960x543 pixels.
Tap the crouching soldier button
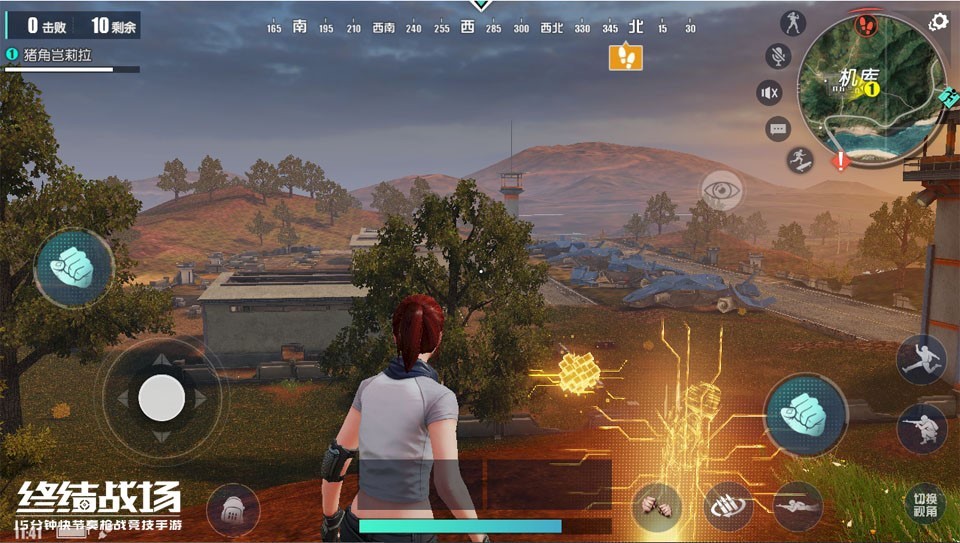pos(921,428)
